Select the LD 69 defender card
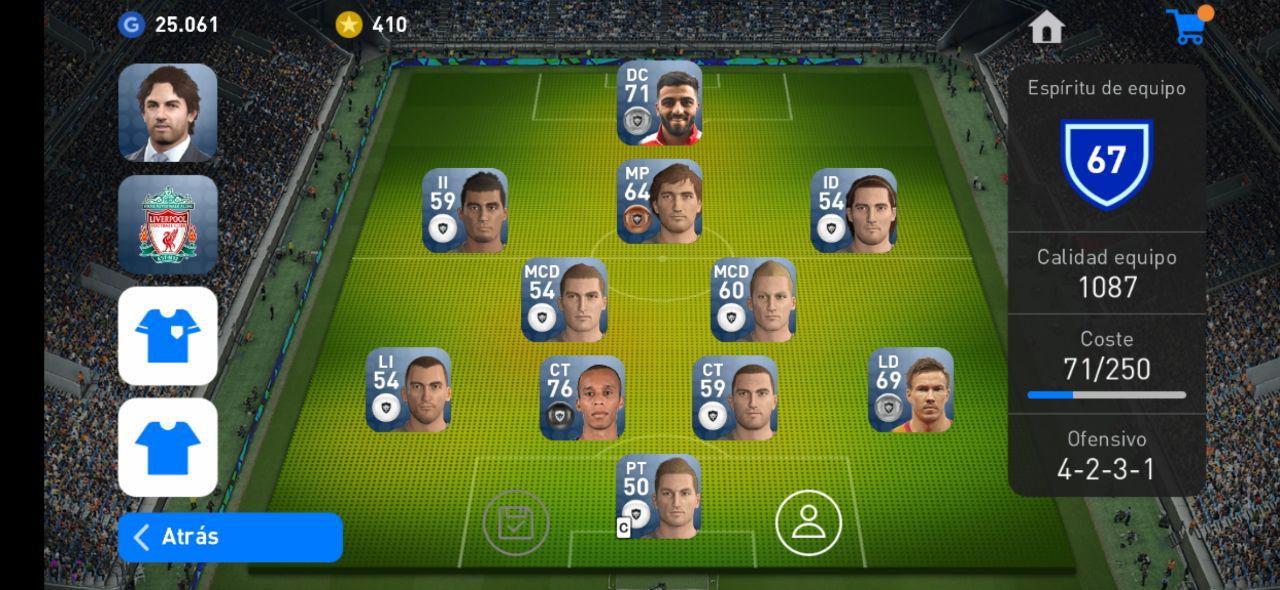This screenshot has width=1280, height=590. (910, 390)
